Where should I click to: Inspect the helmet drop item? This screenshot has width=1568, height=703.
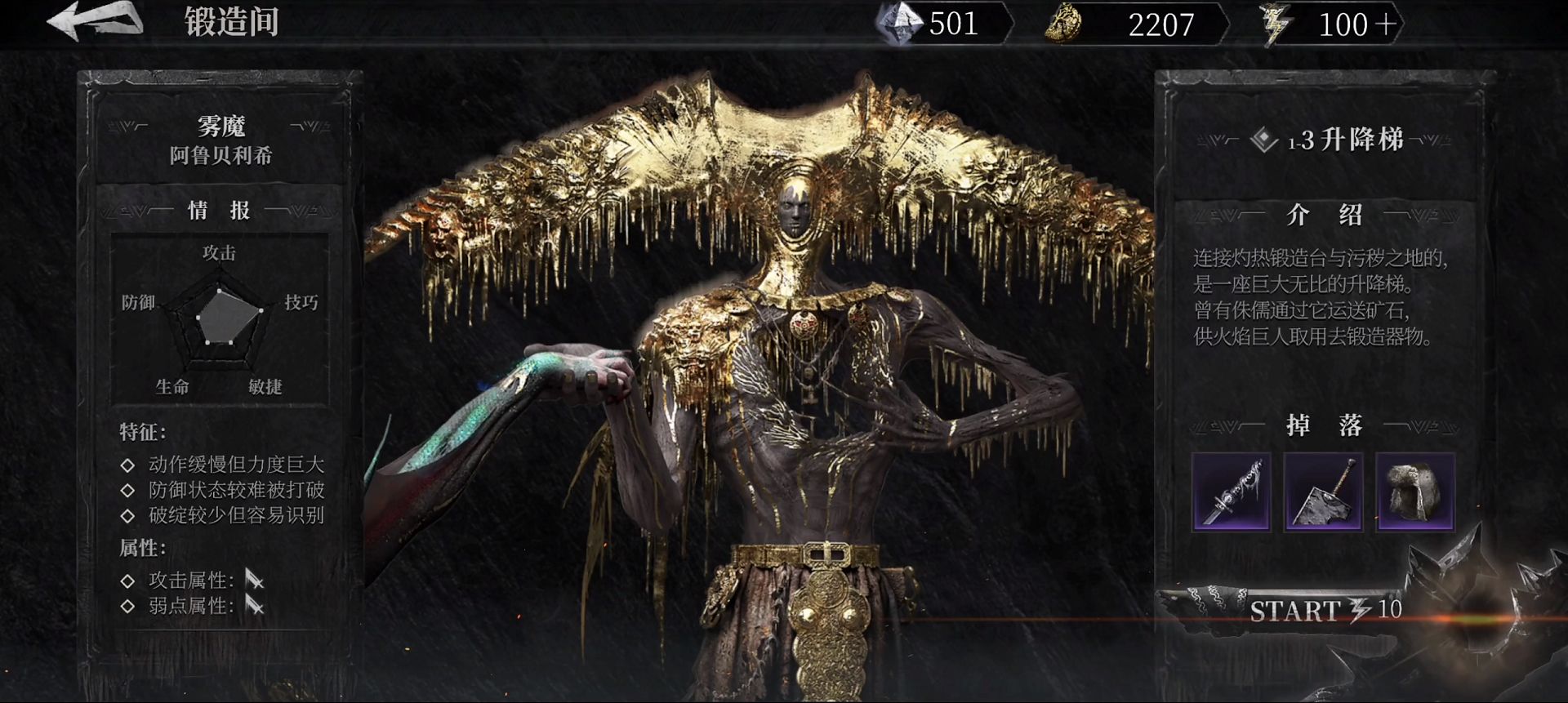1415,492
